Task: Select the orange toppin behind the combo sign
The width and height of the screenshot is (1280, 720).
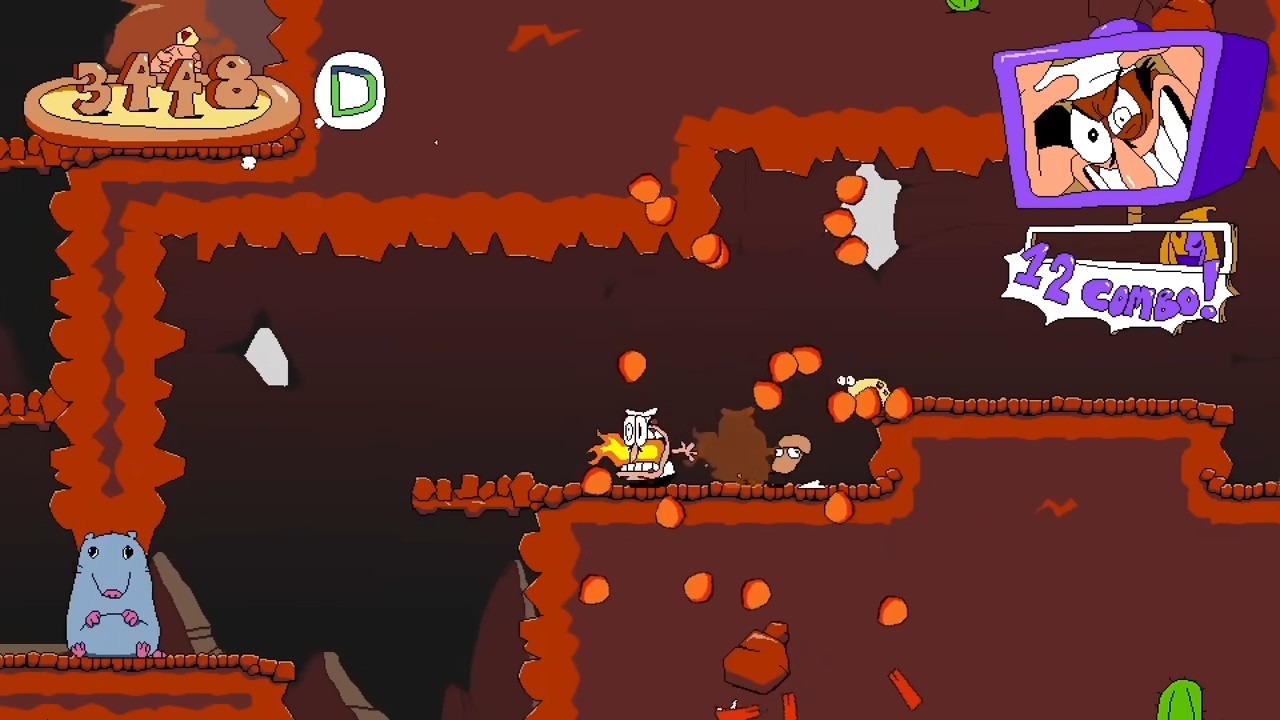Action: click(x=1190, y=245)
